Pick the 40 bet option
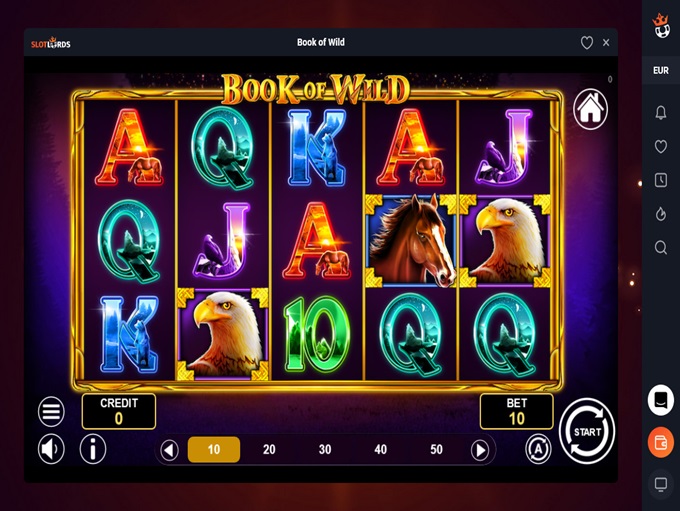 click(380, 450)
